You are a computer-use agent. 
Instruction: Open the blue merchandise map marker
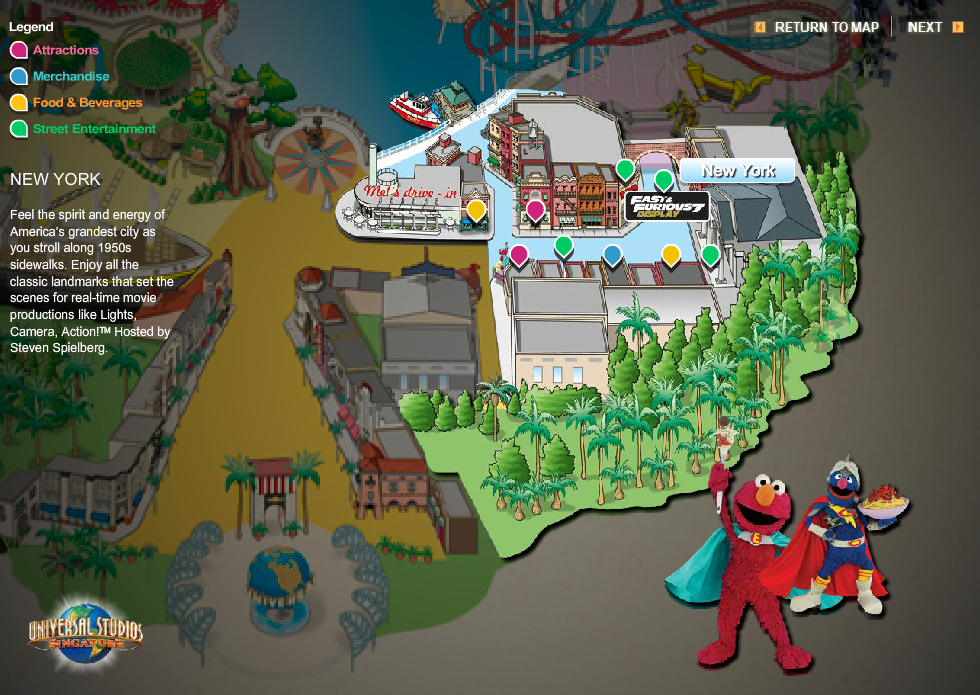pos(612,255)
